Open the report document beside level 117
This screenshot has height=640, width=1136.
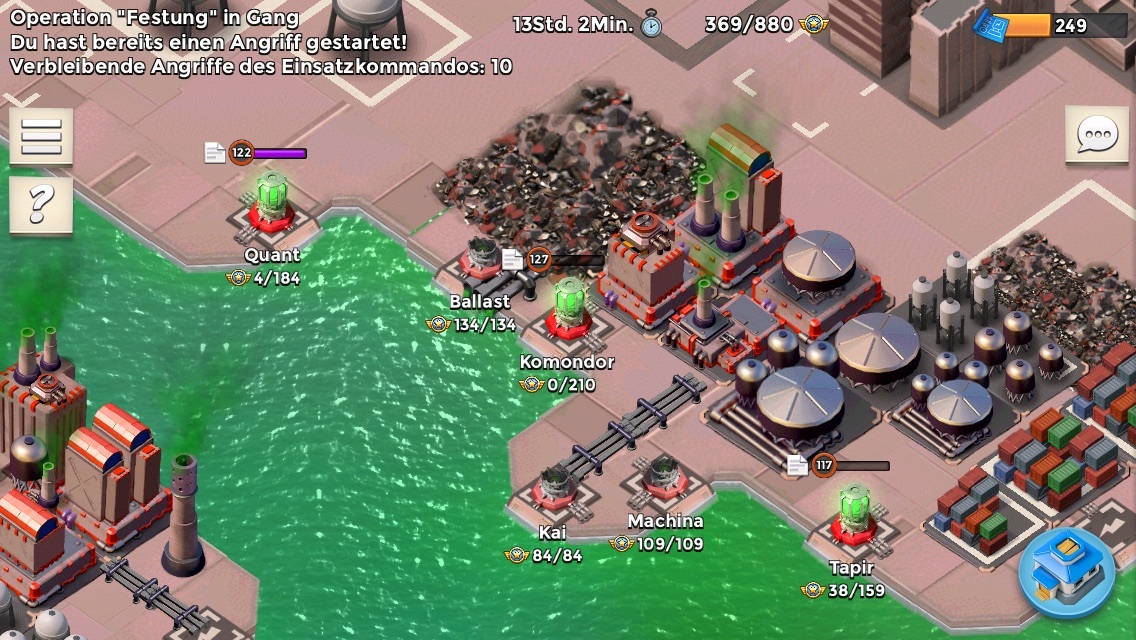click(x=797, y=465)
